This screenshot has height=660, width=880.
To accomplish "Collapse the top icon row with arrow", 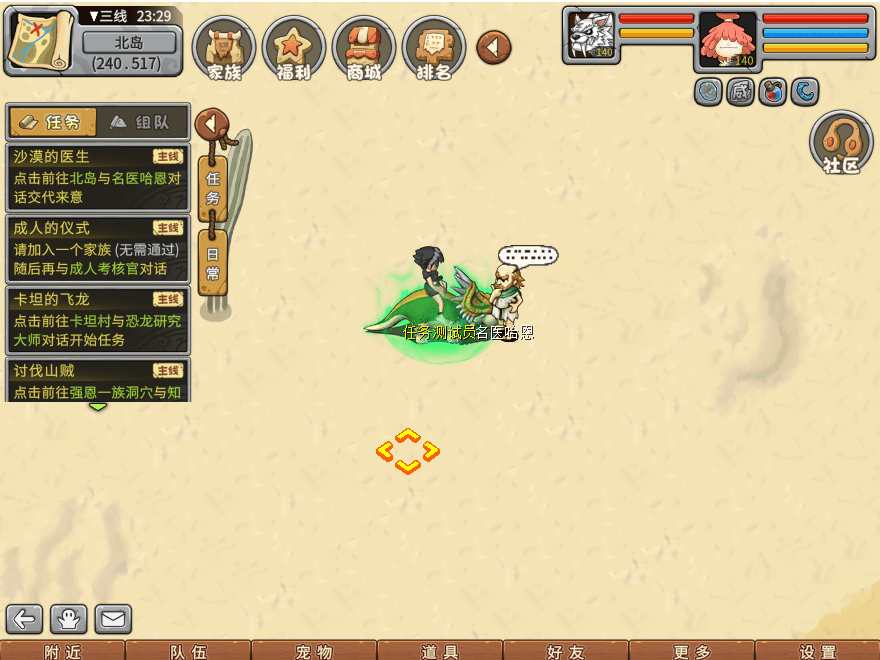I will click(493, 46).
